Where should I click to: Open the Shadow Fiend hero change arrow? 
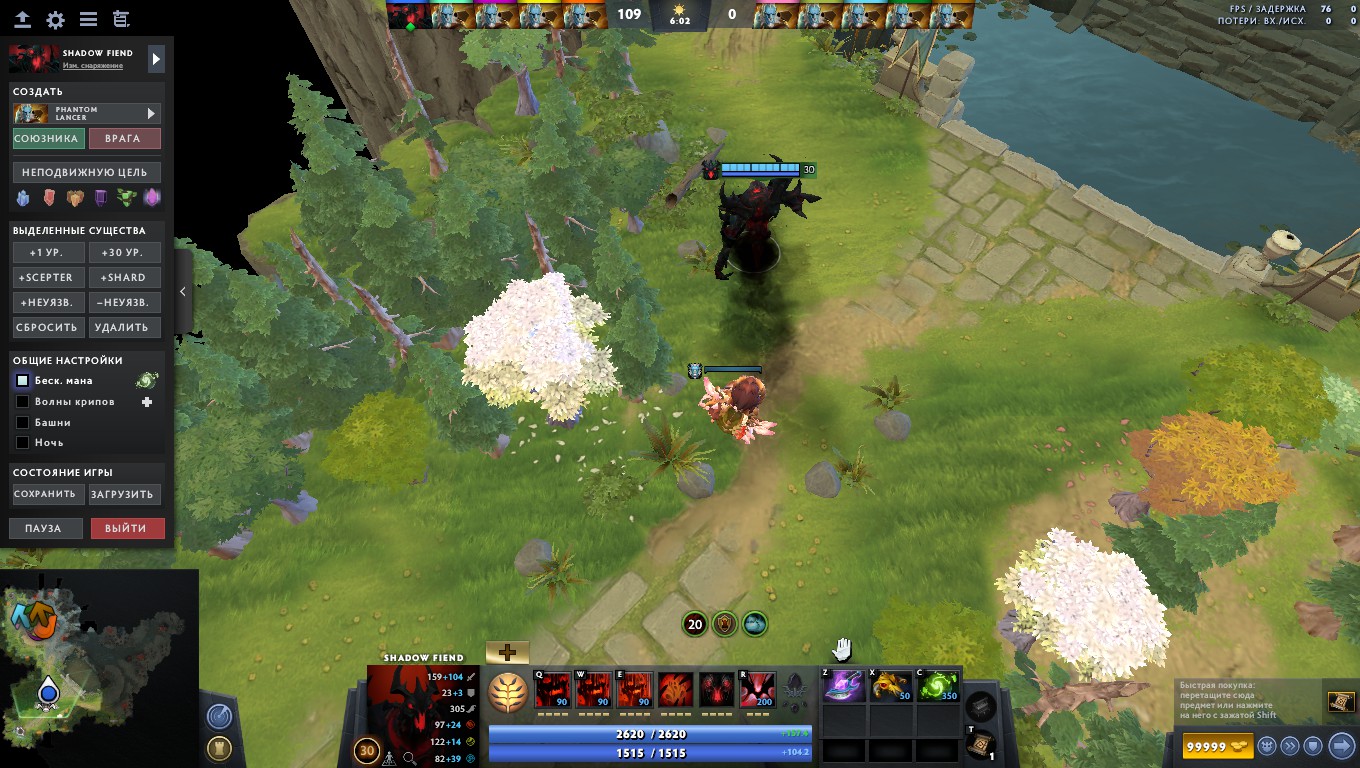point(156,57)
